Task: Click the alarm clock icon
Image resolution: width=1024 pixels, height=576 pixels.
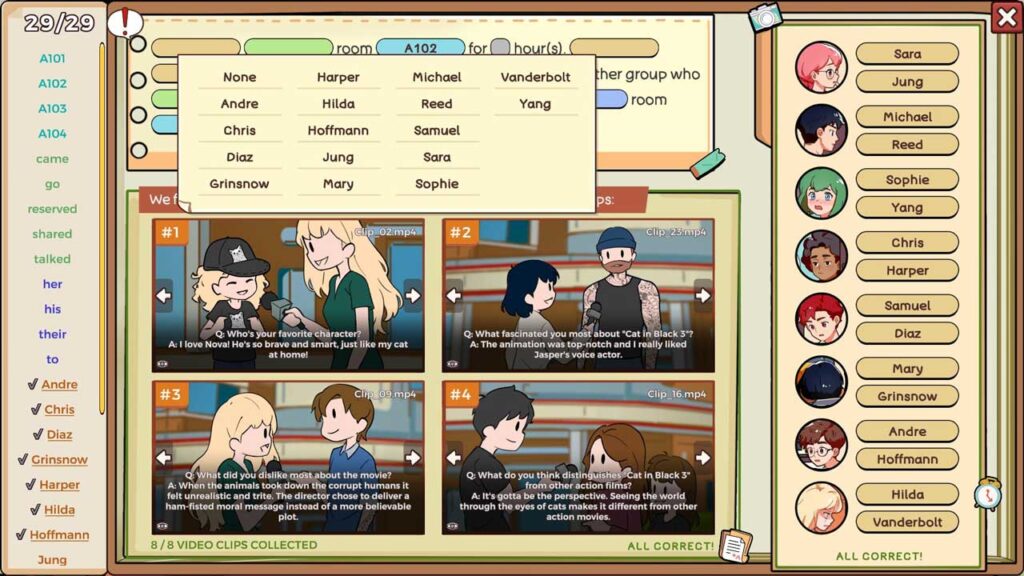Action: click(988, 494)
